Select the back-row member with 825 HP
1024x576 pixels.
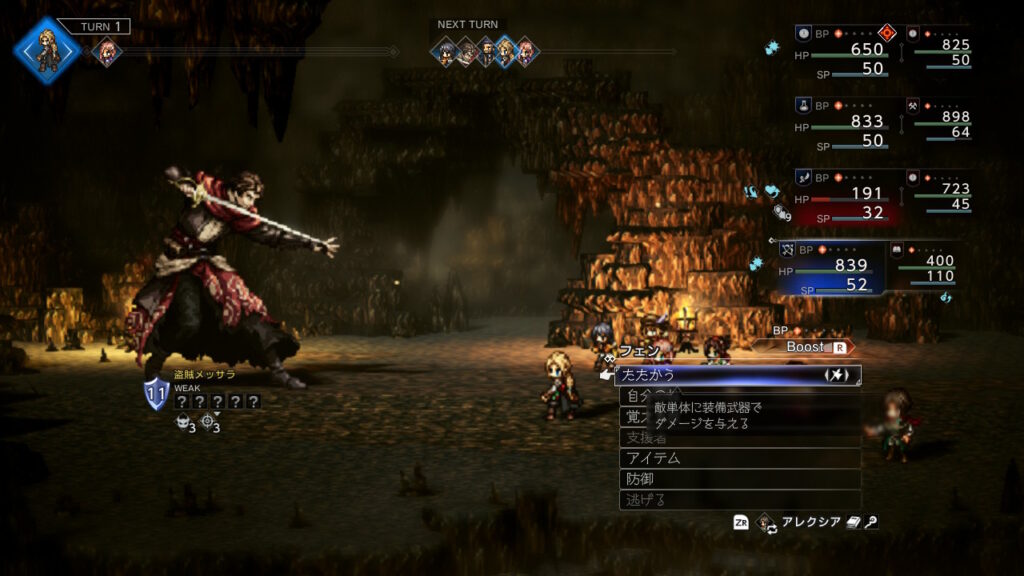[940, 47]
